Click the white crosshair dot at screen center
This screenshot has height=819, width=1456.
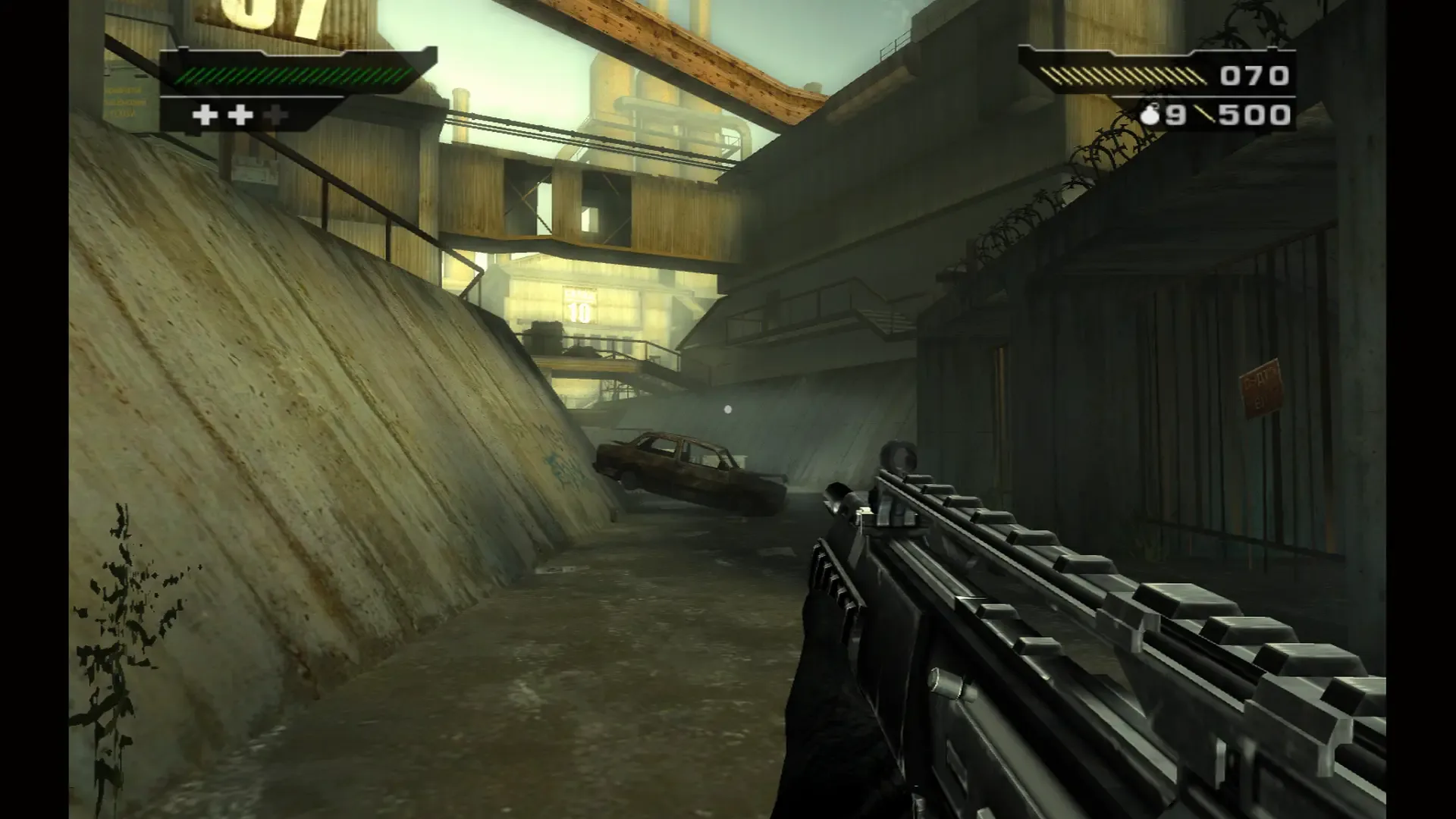[727, 409]
